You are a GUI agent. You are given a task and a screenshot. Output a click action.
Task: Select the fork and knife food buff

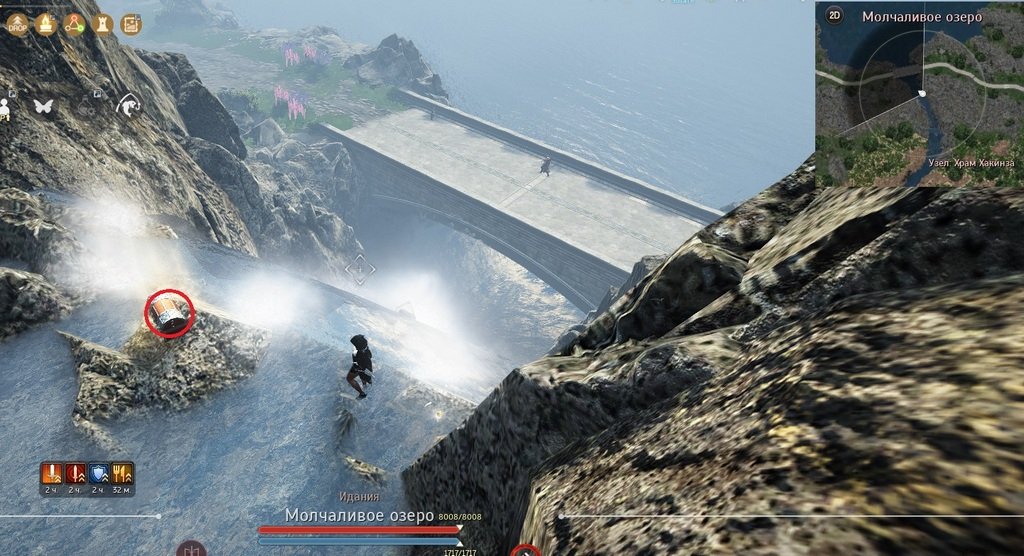123,473
